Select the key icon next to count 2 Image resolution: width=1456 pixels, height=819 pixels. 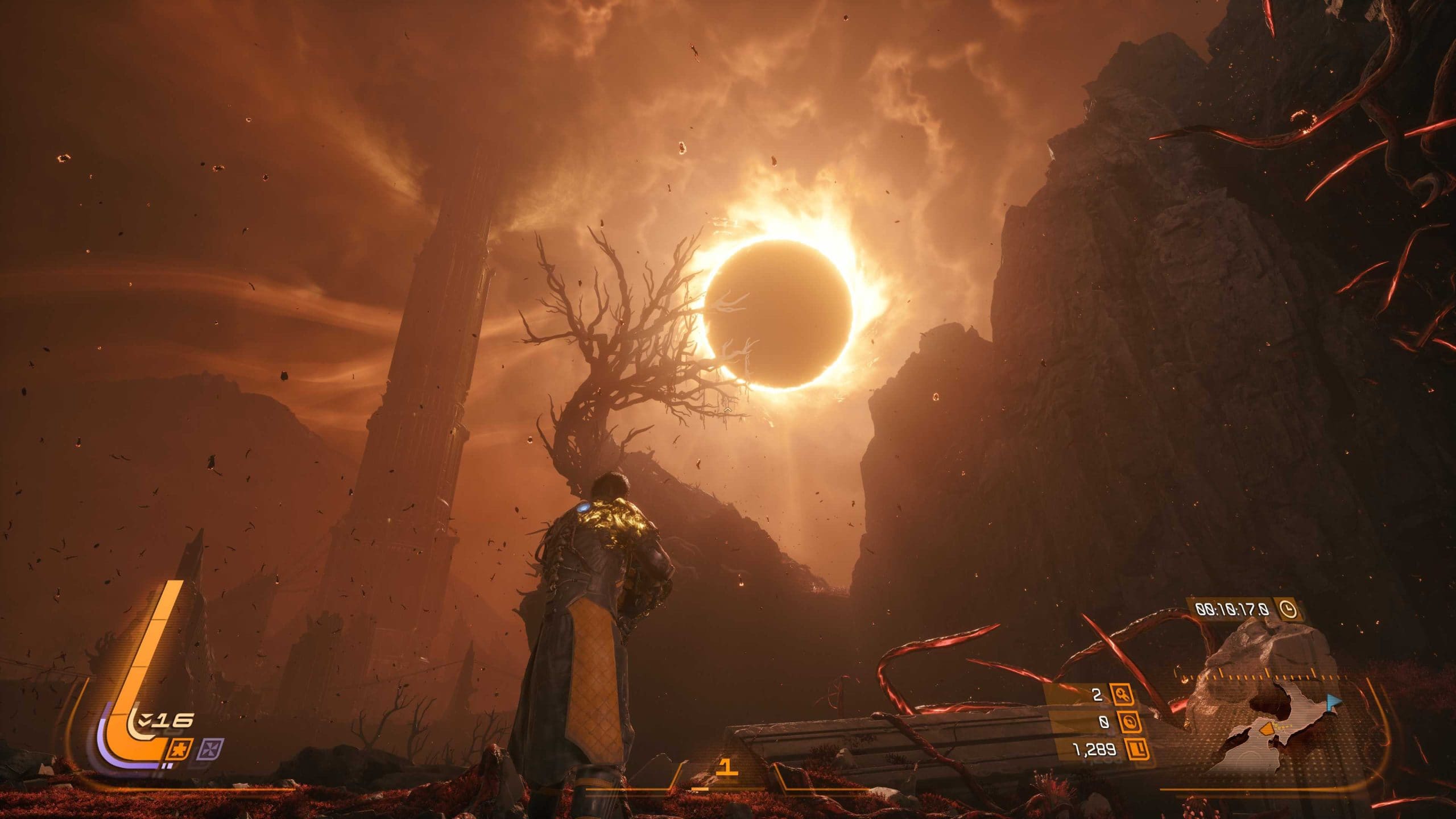click(x=1123, y=695)
